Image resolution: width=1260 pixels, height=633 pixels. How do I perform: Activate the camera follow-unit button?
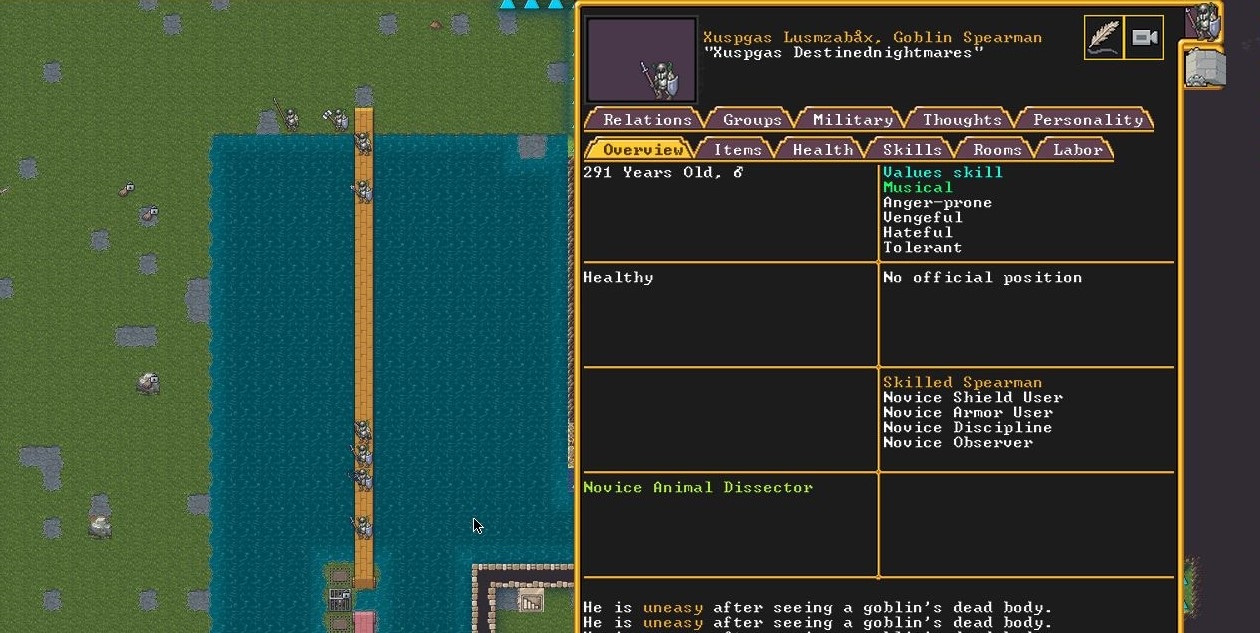1144,38
